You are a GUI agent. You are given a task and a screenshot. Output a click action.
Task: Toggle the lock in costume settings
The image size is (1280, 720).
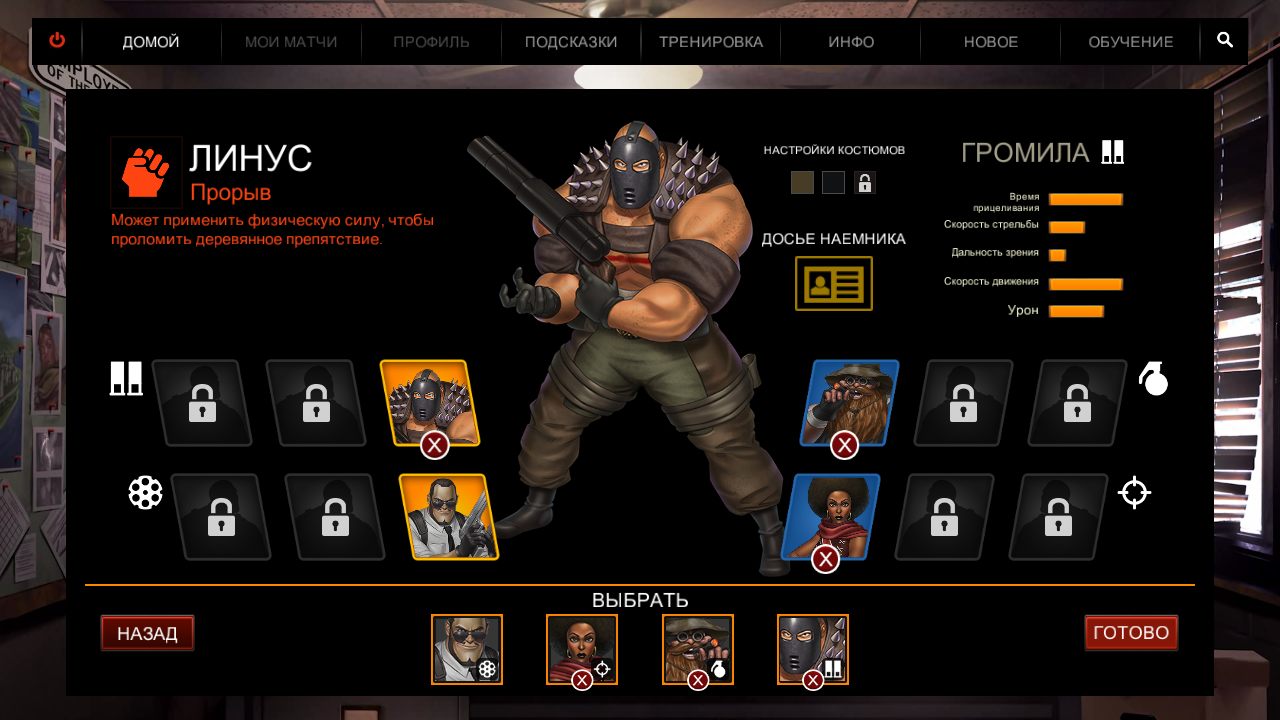[864, 182]
